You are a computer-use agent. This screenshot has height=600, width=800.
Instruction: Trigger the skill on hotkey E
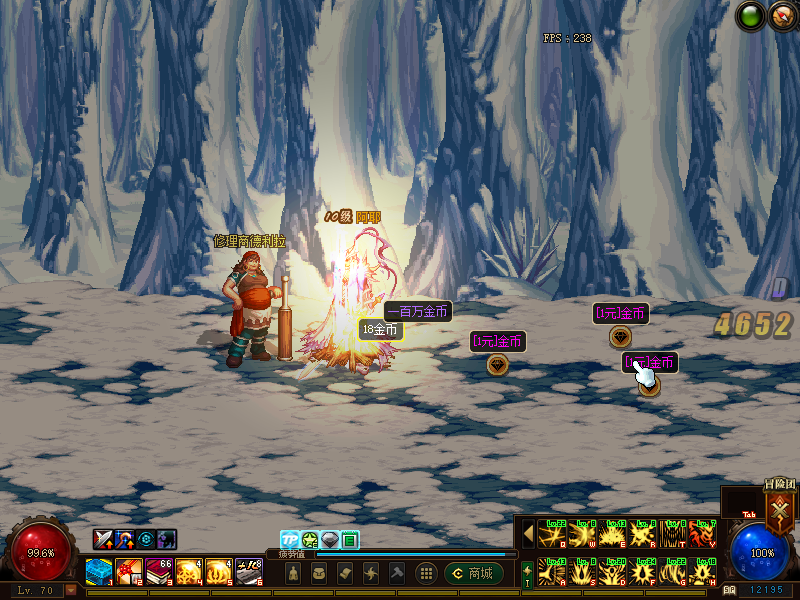612,533
